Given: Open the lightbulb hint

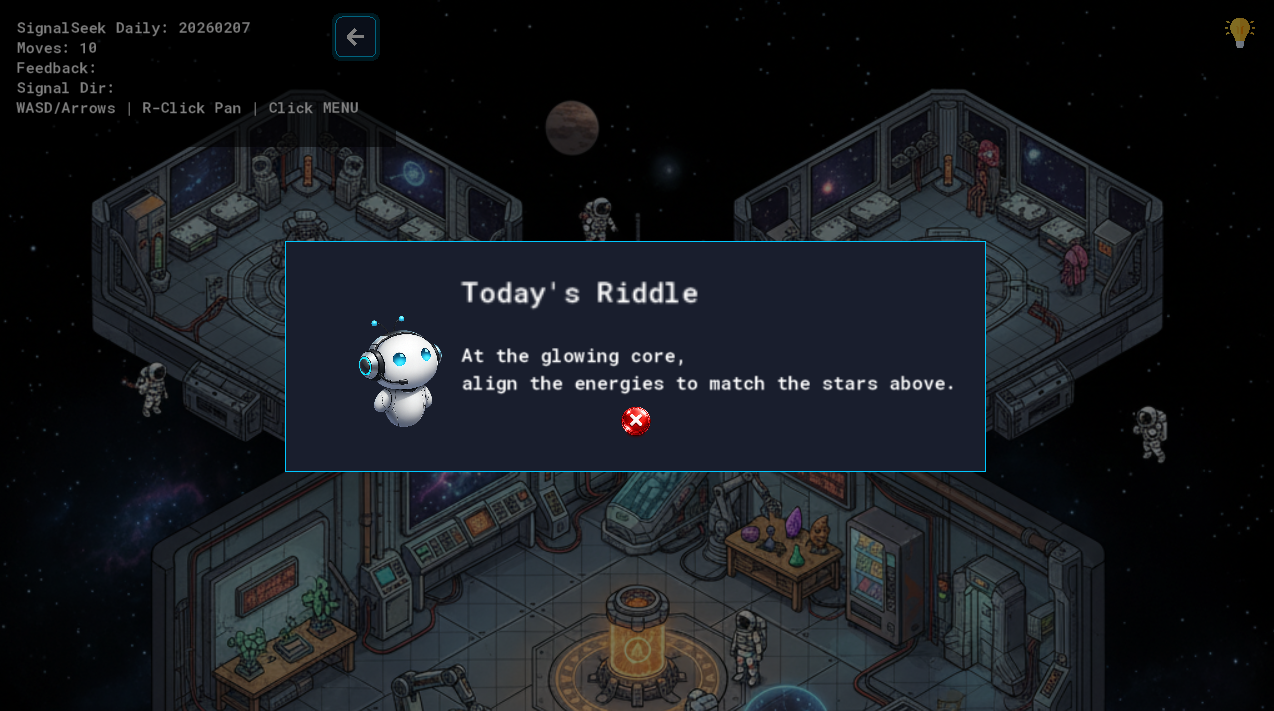Looking at the screenshot, I should pyautogui.click(x=1239, y=32).
